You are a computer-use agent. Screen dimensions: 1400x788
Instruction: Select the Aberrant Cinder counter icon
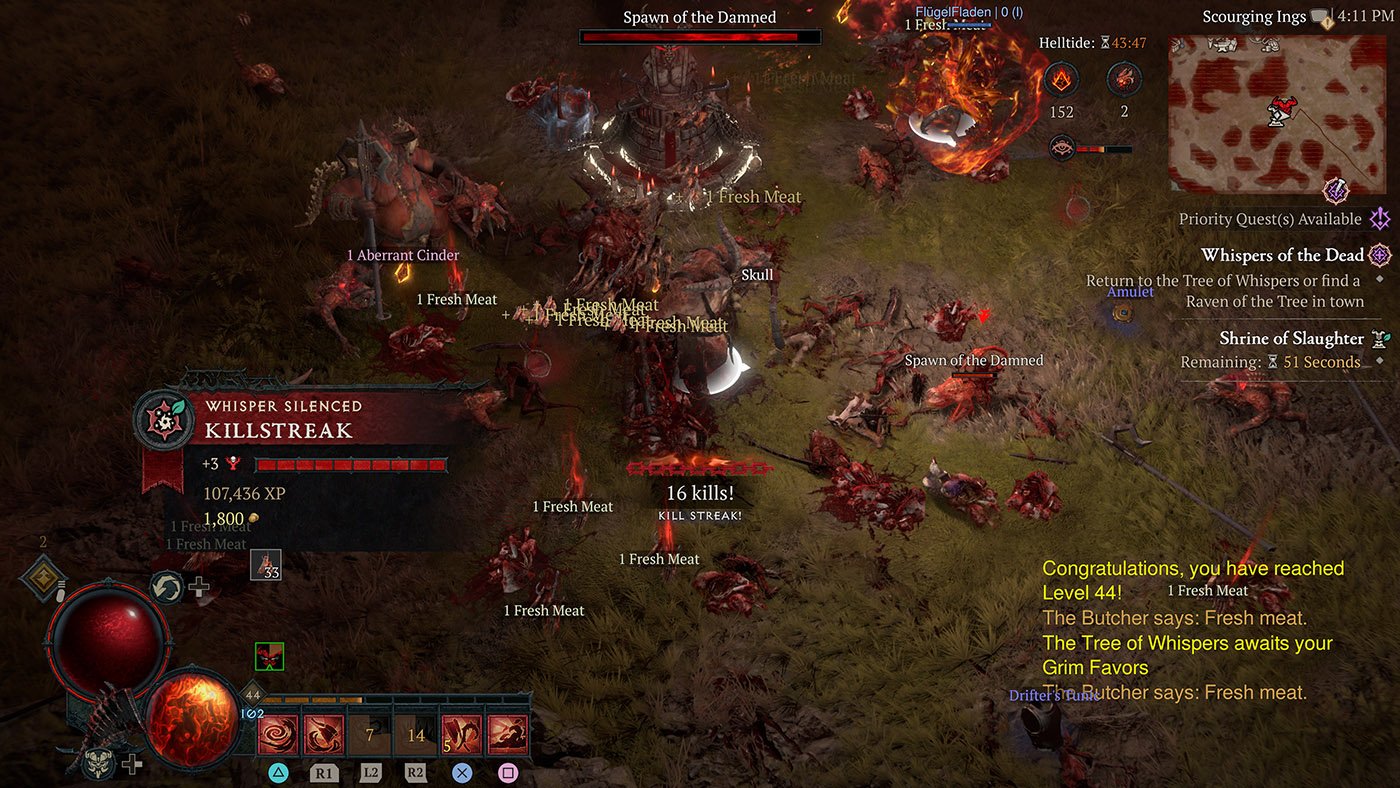[1062, 79]
